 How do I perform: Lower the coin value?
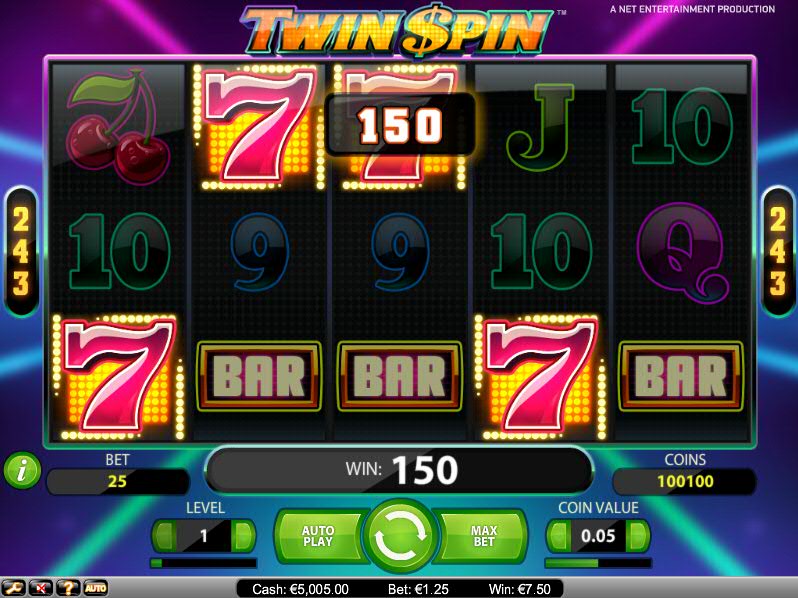tap(558, 536)
